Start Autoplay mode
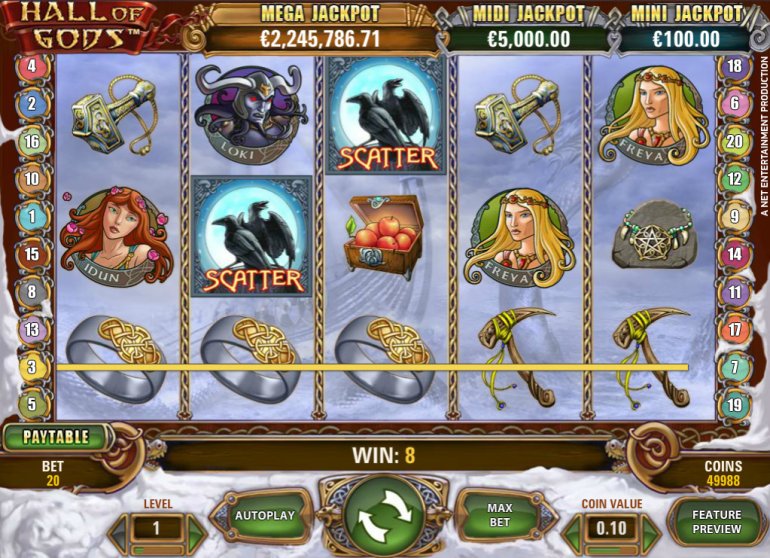 tap(264, 516)
